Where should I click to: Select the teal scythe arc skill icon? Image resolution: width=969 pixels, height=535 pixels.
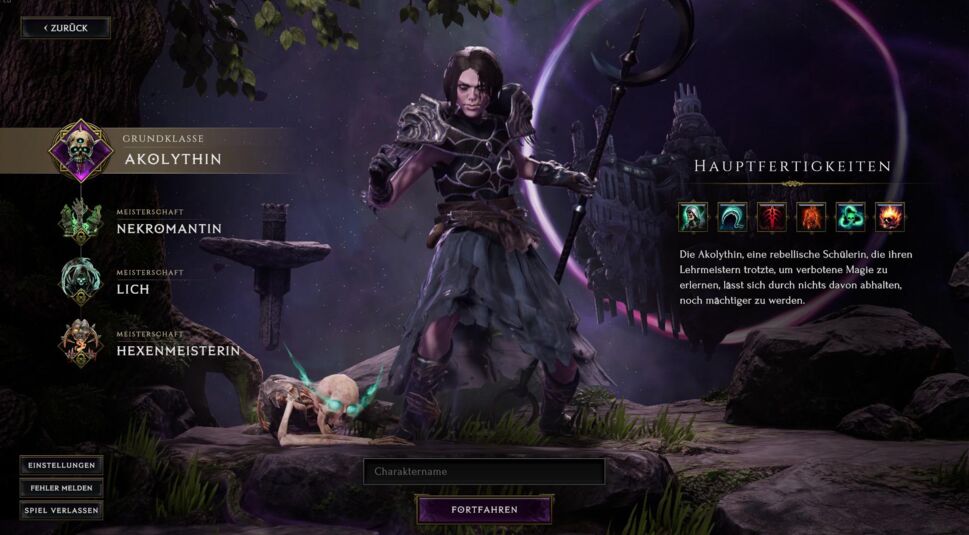pos(732,216)
